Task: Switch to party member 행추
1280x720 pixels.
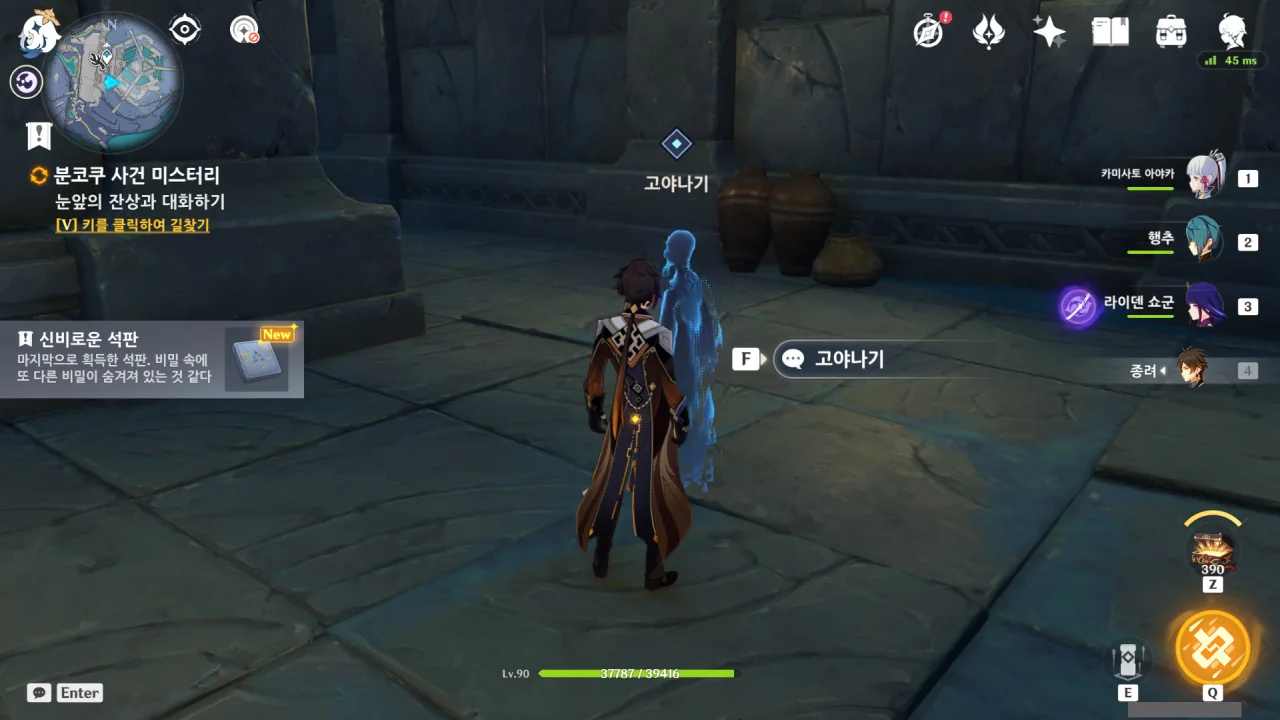Action: [1205, 241]
